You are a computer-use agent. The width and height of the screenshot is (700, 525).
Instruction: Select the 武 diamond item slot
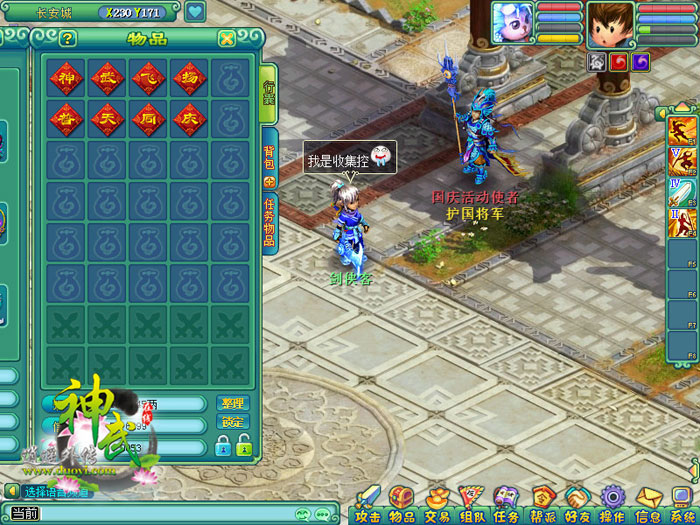[107, 78]
